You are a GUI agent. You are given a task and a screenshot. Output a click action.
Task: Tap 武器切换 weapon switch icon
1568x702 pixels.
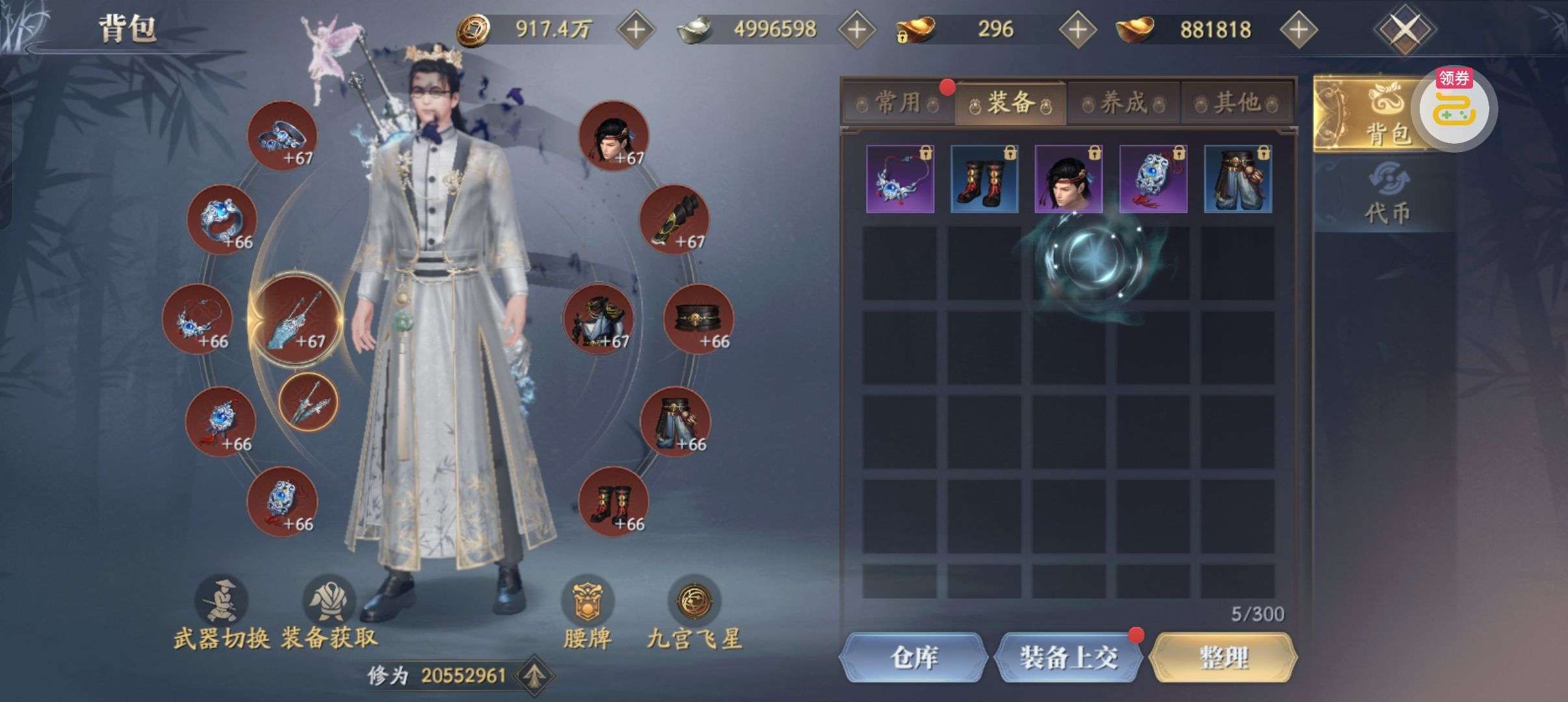[222, 601]
